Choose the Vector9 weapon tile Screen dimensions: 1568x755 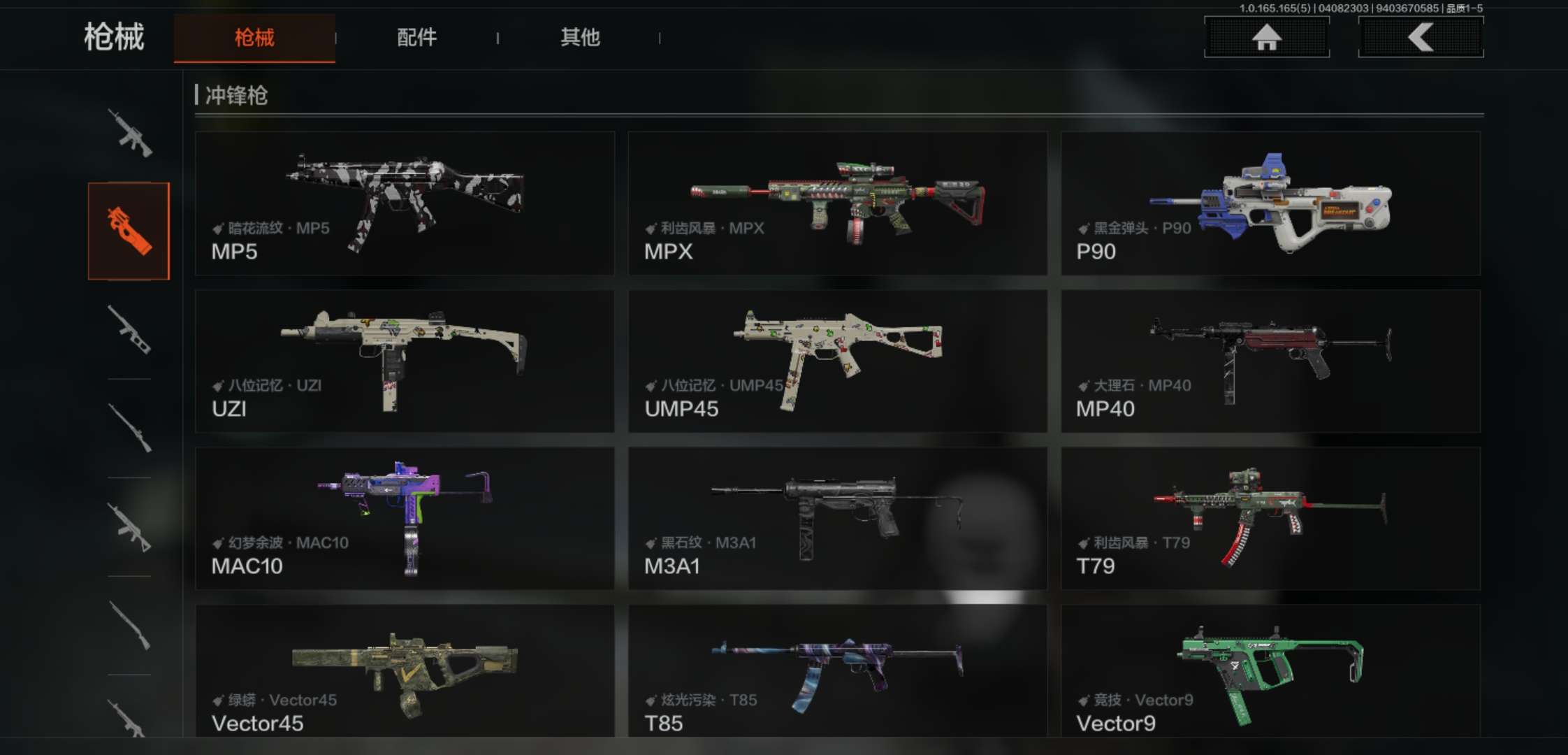pyautogui.click(x=1270, y=671)
